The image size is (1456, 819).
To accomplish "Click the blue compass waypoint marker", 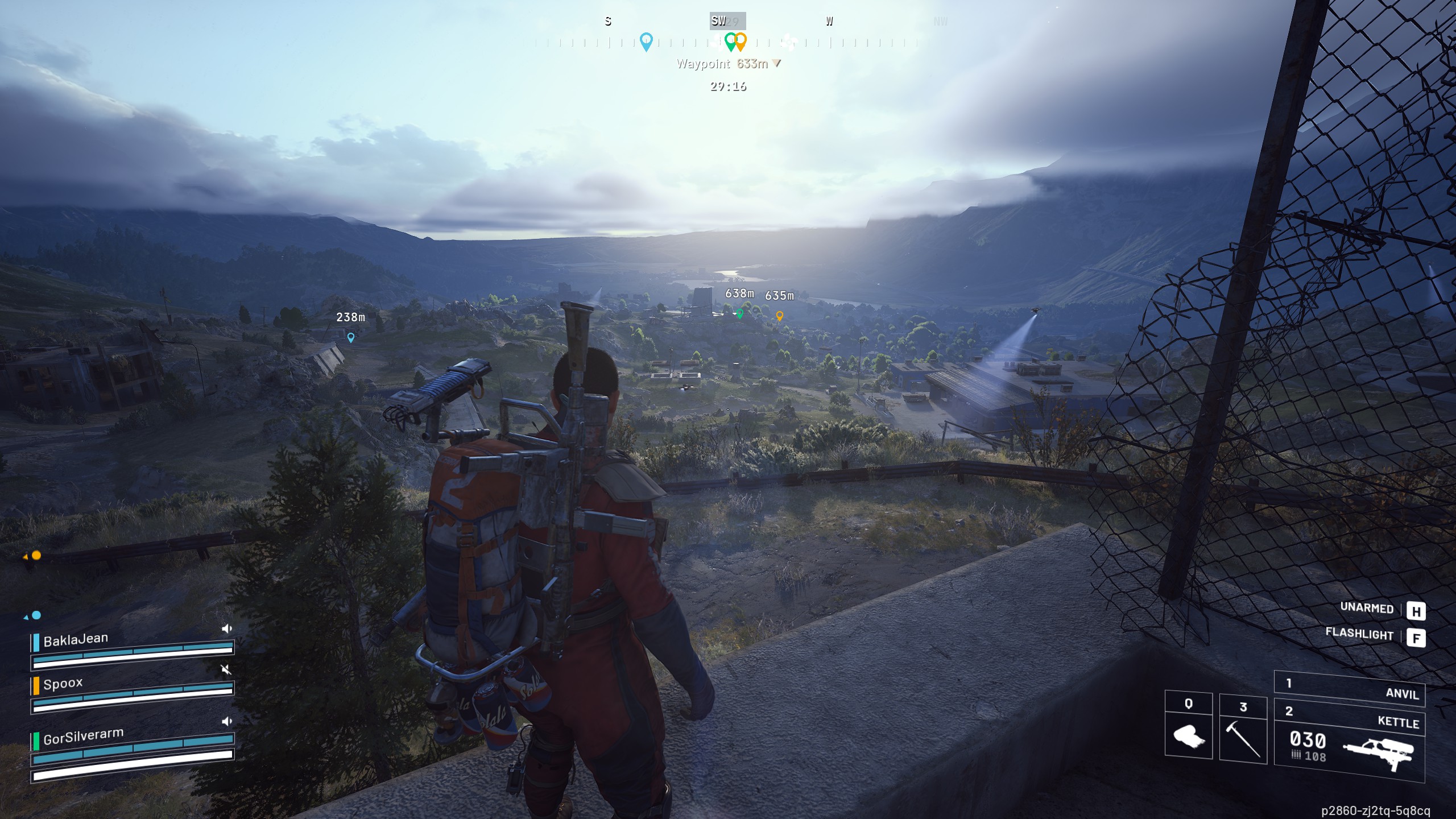I will pyautogui.click(x=646, y=42).
